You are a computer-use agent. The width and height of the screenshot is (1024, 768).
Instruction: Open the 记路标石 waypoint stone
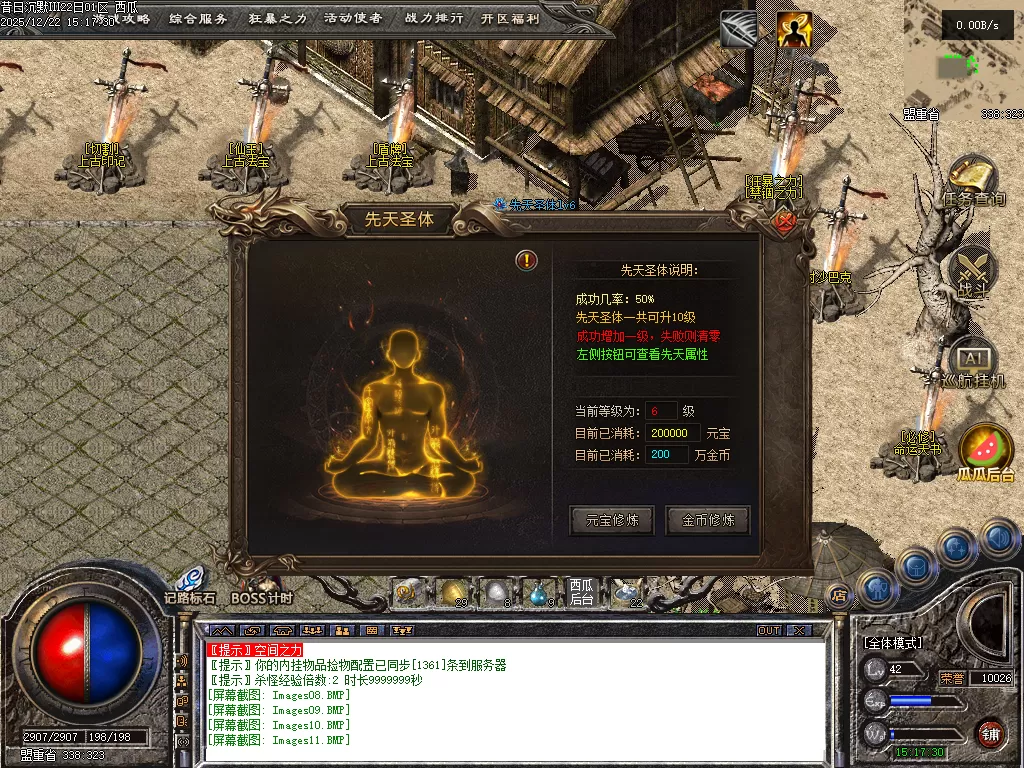click(189, 583)
